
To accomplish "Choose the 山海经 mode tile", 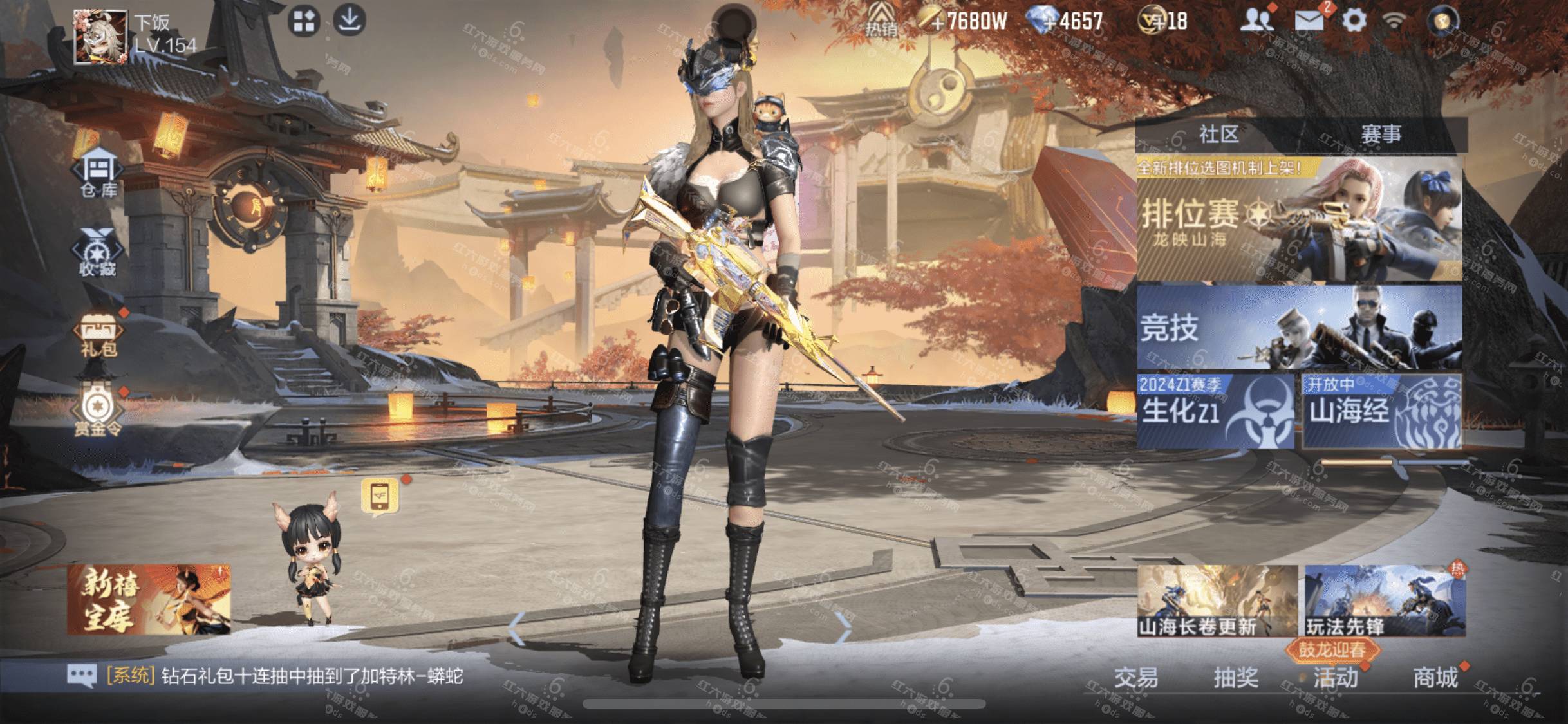I will (x=1381, y=411).
